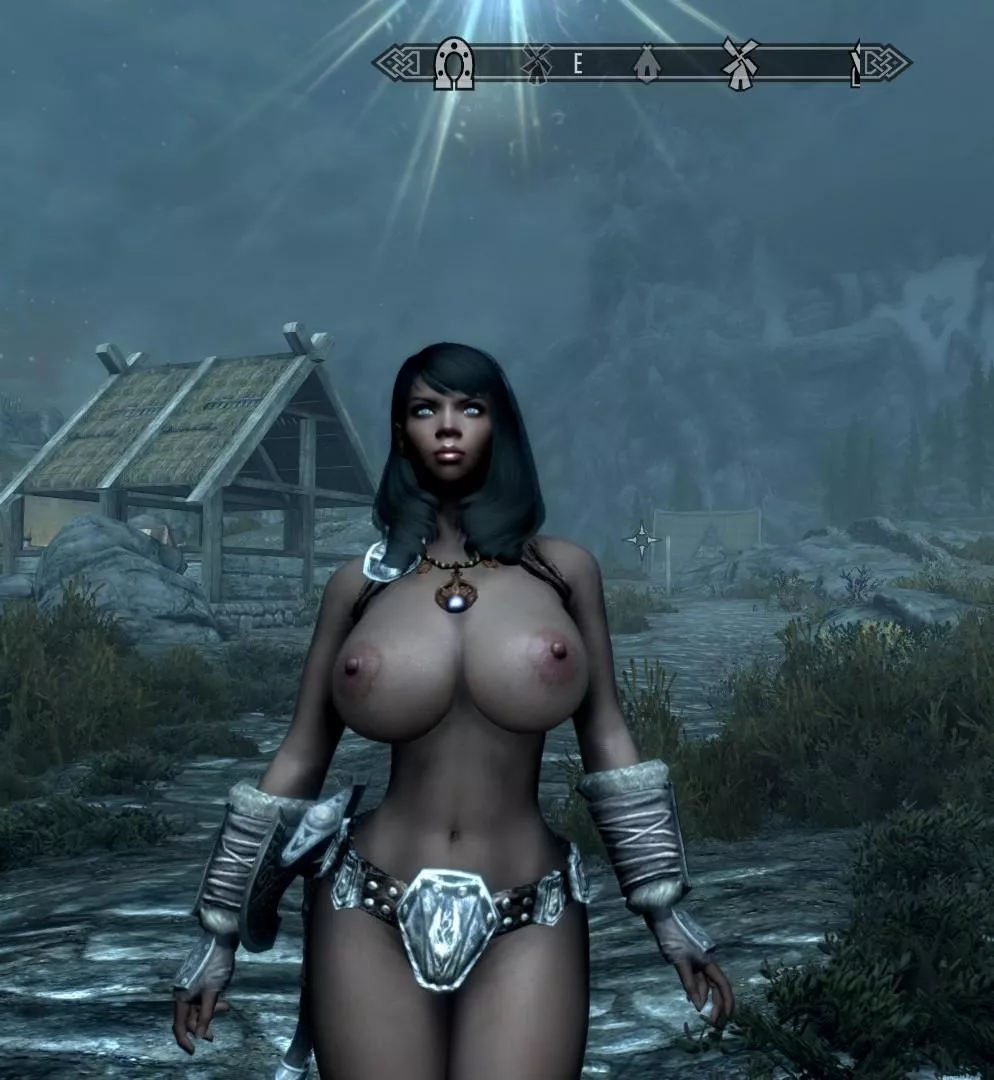Choose the bright windmill farm compass marker
Screen dimensions: 994x1080
[x=740, y=65]
